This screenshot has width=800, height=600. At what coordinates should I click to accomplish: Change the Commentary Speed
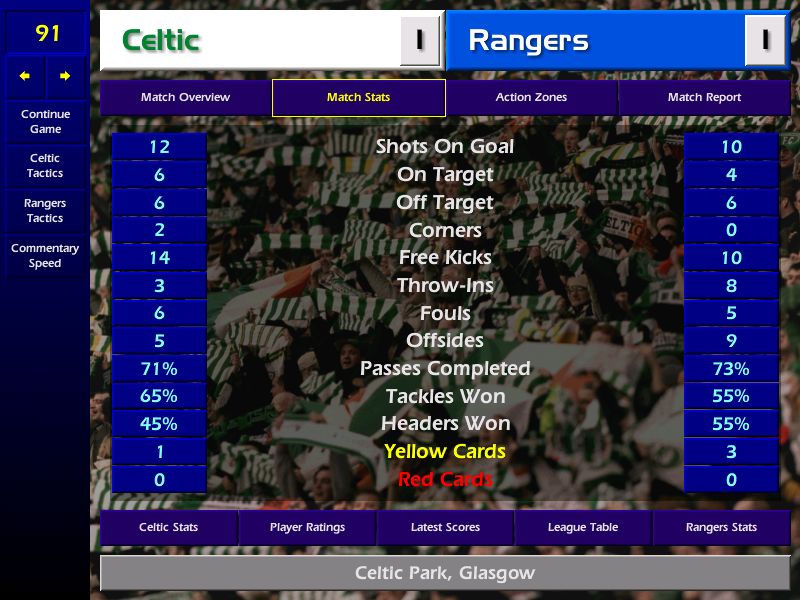(45, 256)
